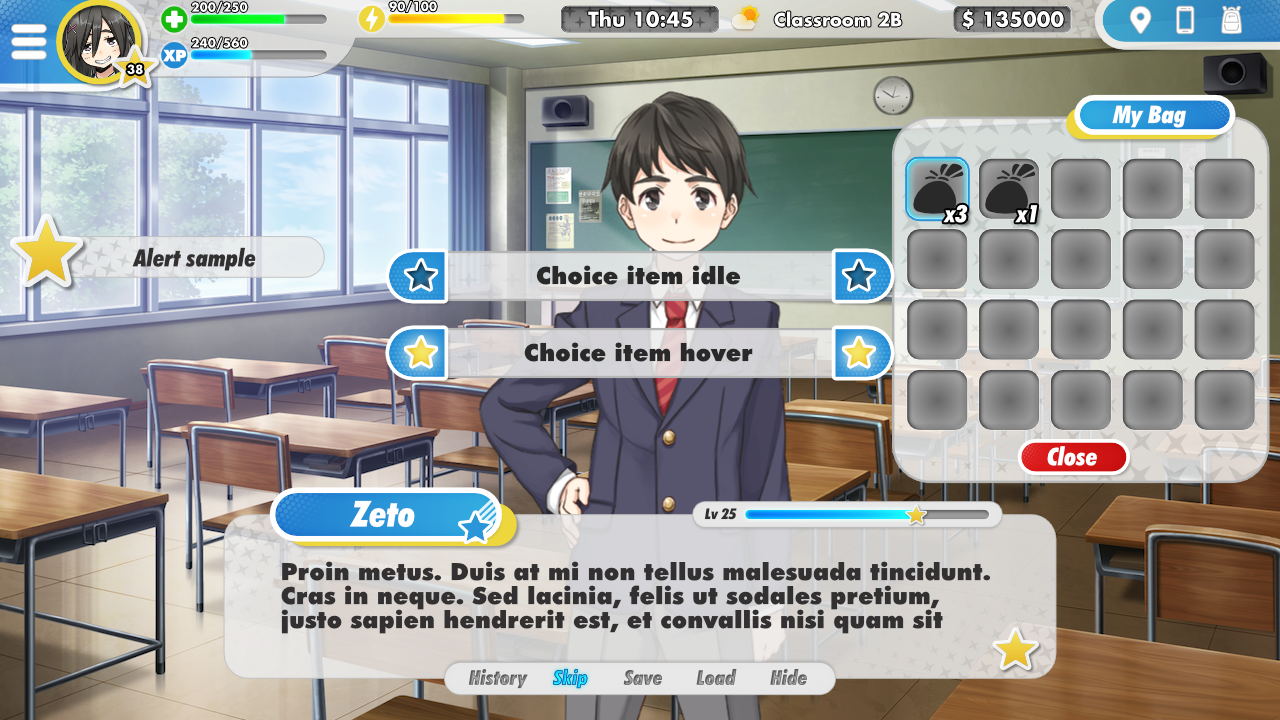
Task: Select the x3 item in My Bag
Action: coord(937,188)
